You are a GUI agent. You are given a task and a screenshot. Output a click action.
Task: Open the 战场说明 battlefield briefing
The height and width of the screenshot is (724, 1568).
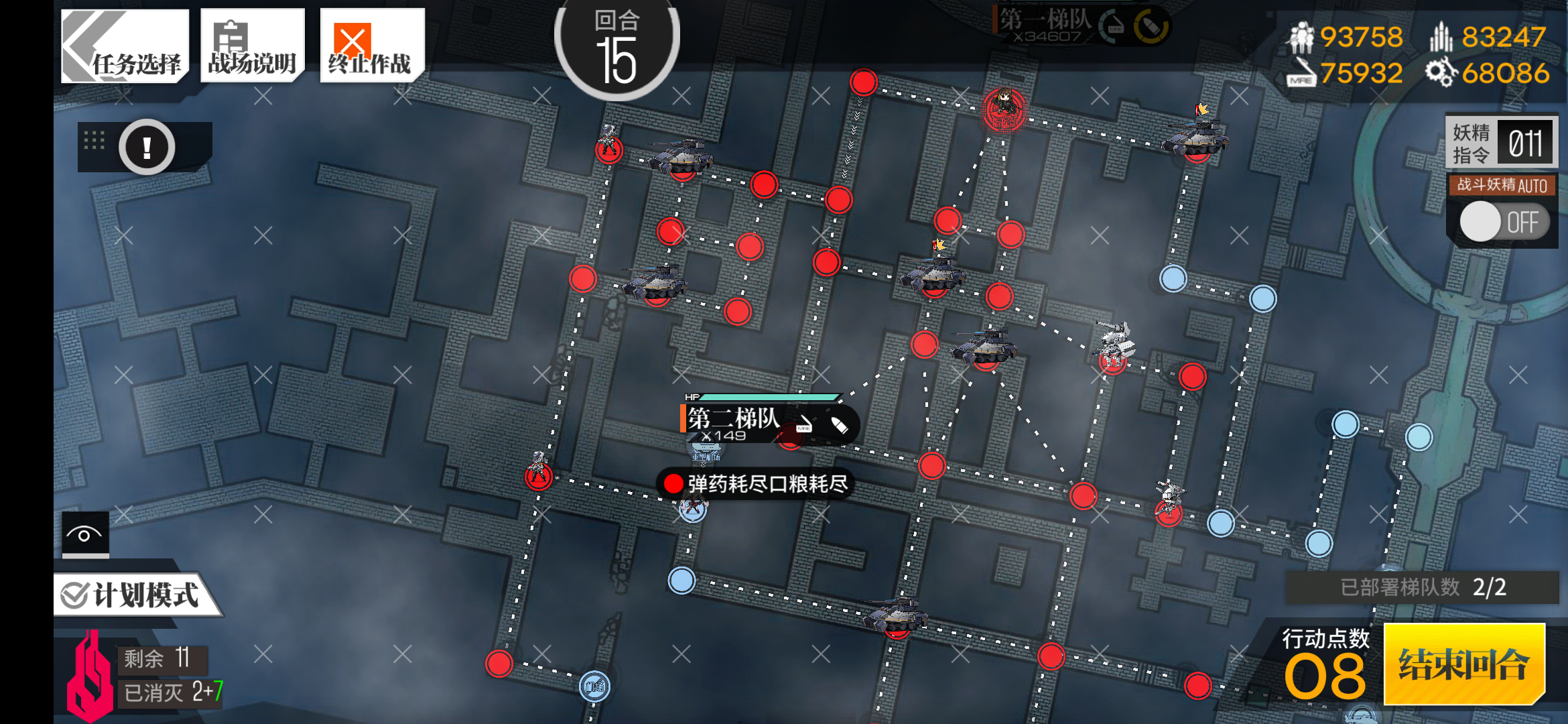click(x=251, y=45)
